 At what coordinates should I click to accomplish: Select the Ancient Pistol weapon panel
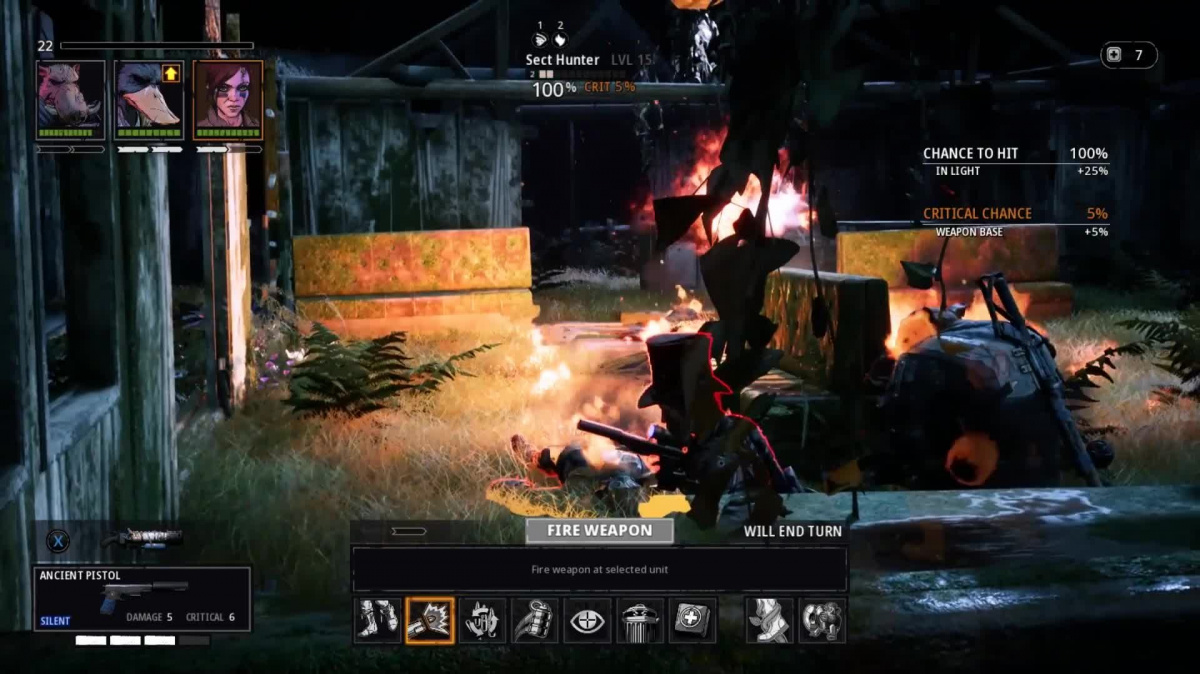click(x=142, y=599)
